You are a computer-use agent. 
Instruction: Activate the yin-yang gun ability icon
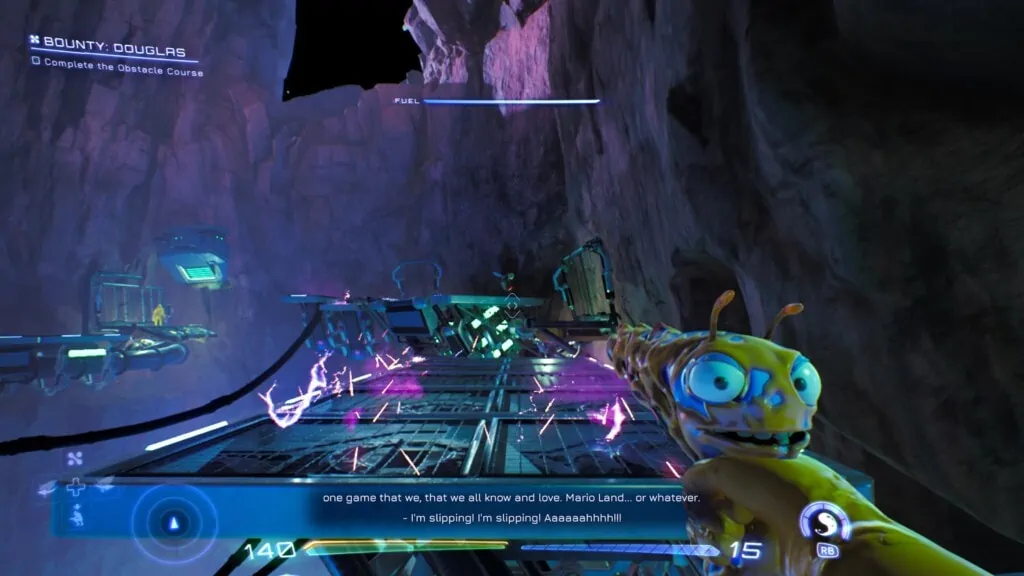click(825, 521)
